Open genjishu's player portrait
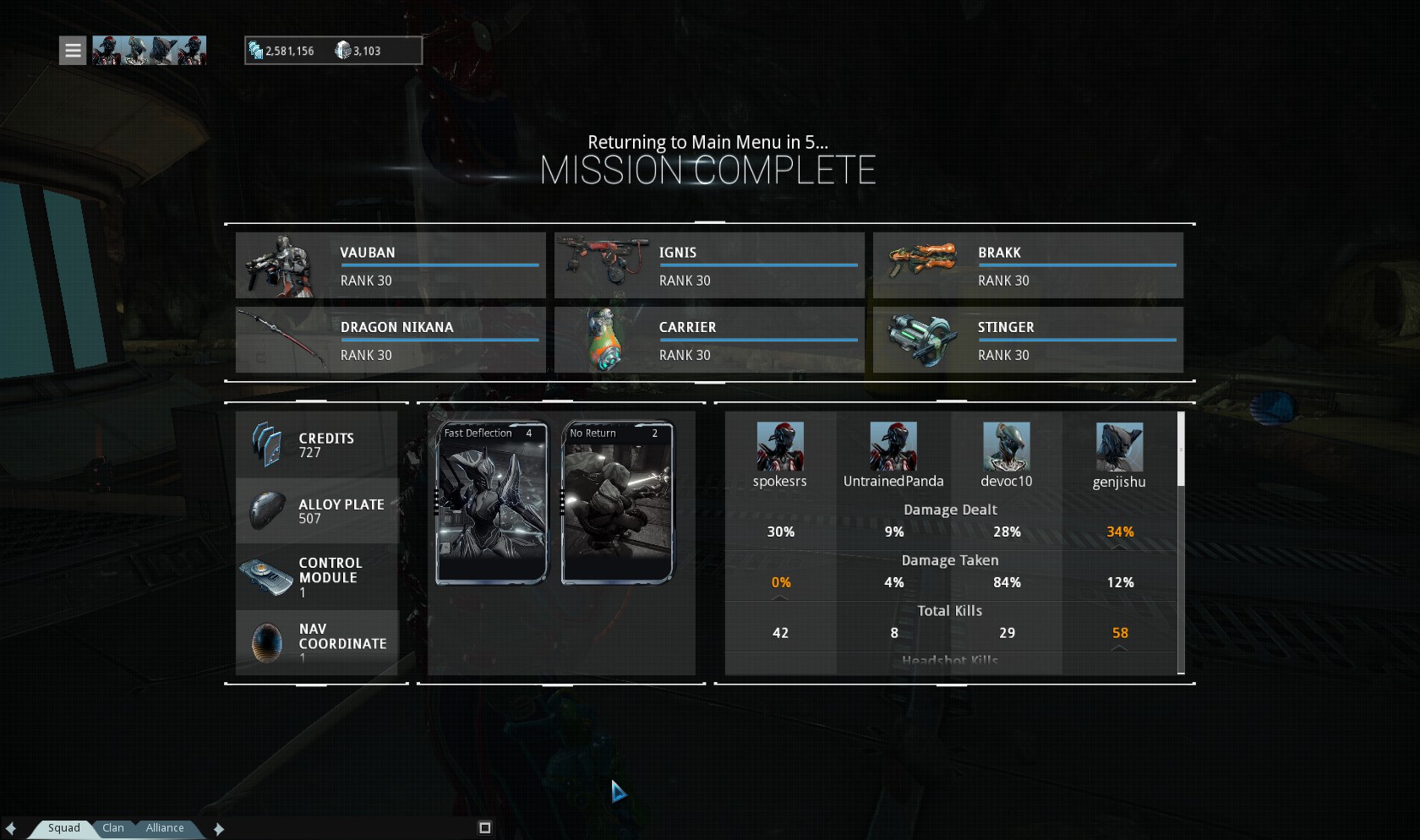Image resolution: width=1420 pixels, height=840 pixels. (x=1119, y=446)
